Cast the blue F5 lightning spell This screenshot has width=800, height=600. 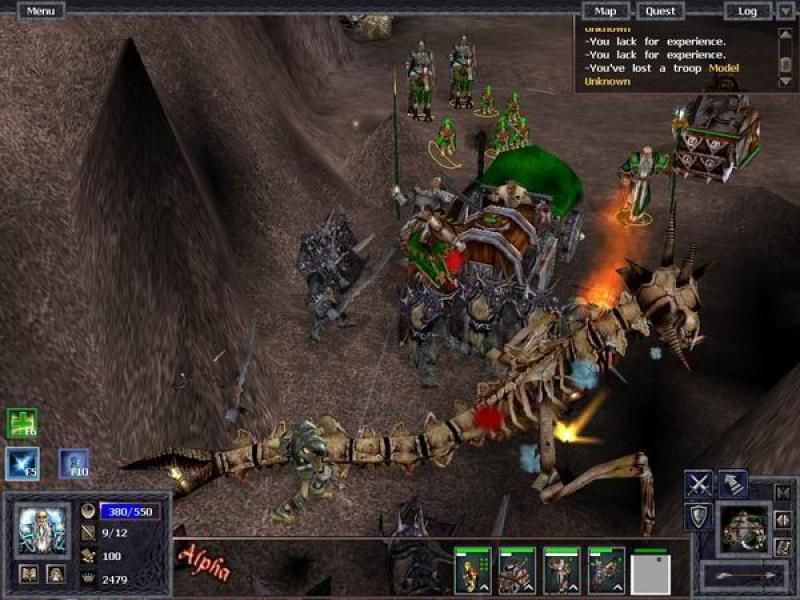pos(22,463)
